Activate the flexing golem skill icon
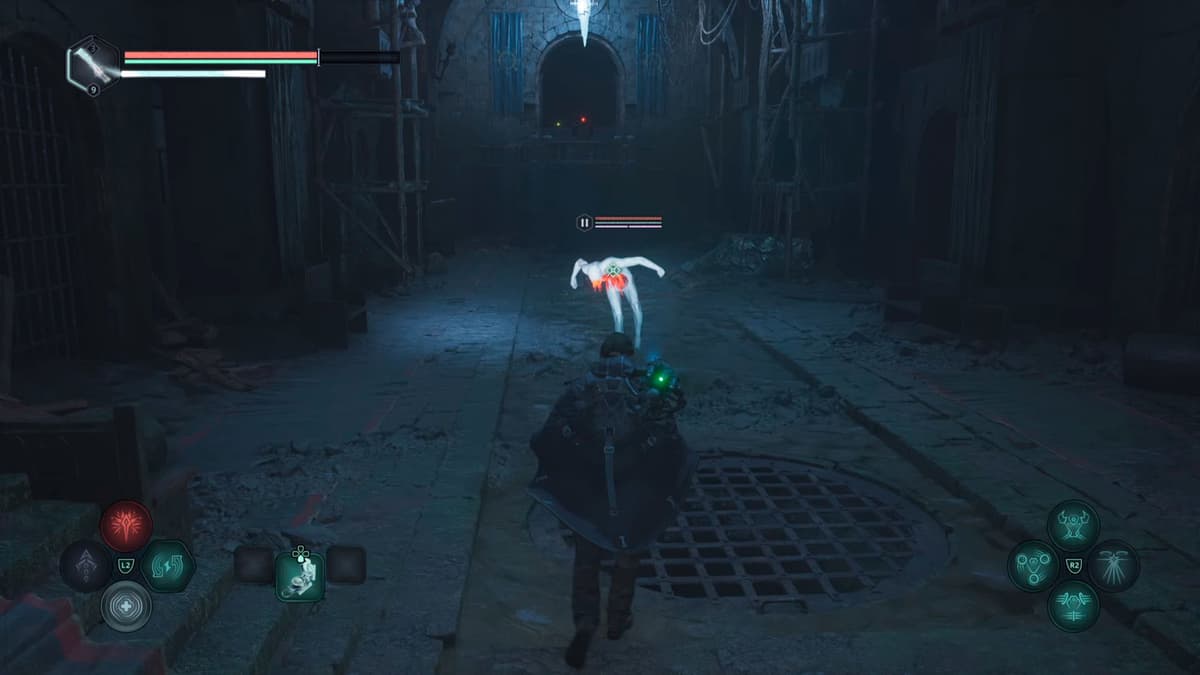 (1073, 526)
